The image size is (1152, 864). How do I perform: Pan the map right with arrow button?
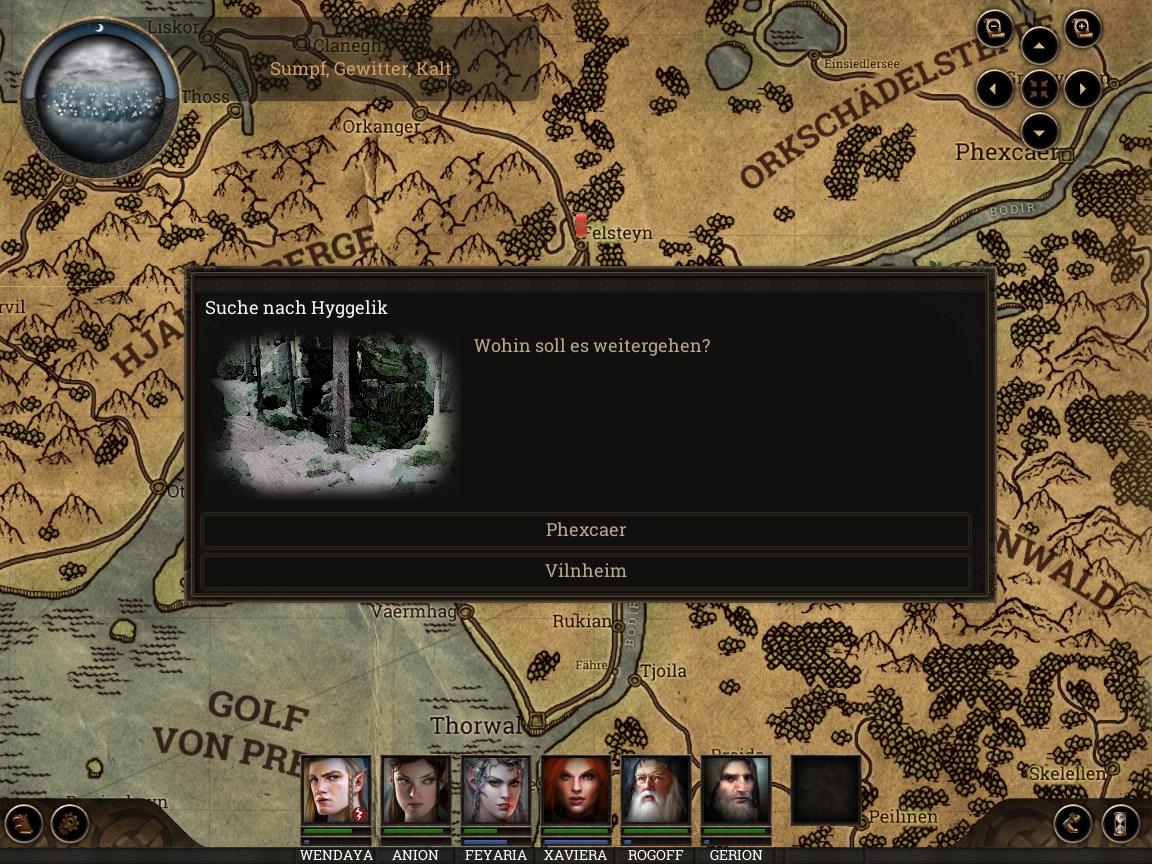1083,89
